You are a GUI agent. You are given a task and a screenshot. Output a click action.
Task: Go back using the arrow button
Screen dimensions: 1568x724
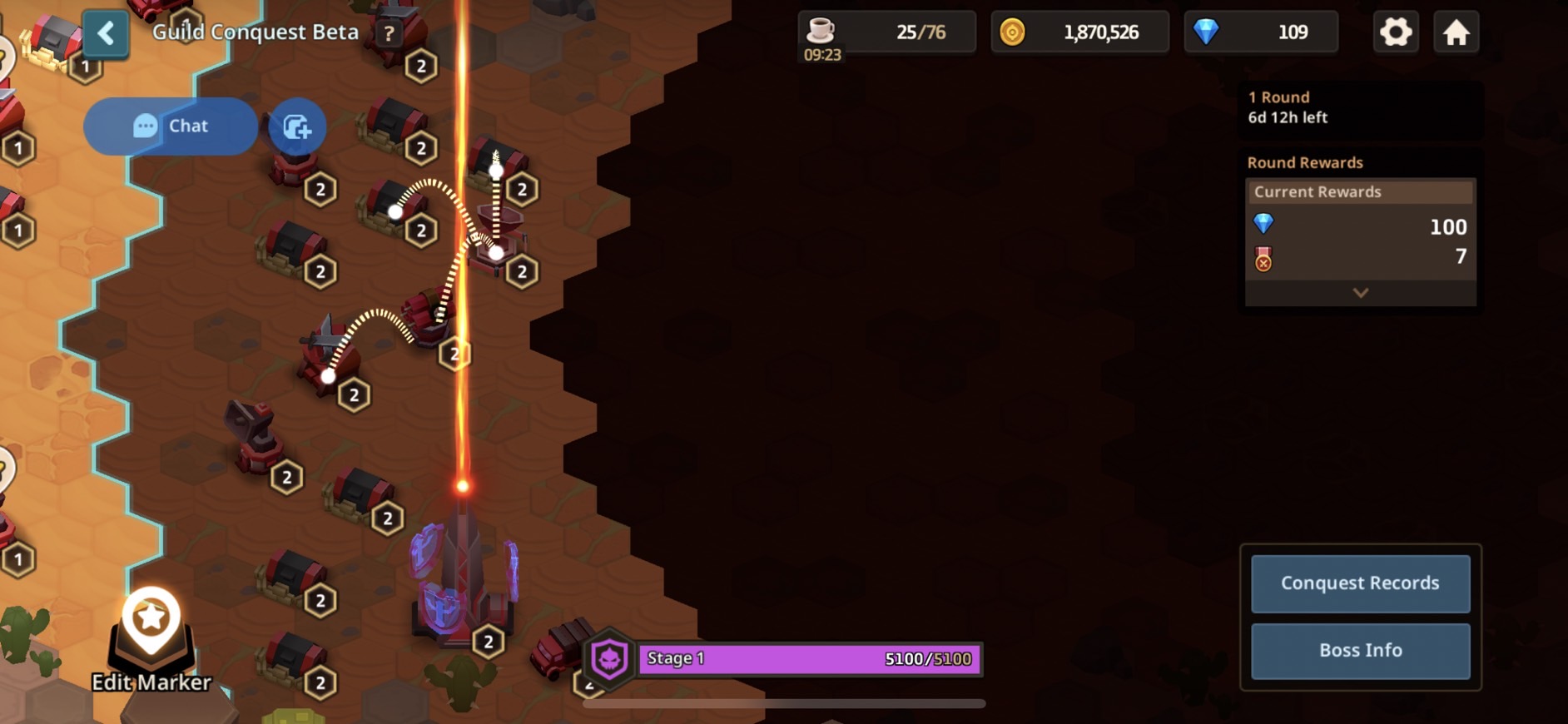(x=106, y=34)
